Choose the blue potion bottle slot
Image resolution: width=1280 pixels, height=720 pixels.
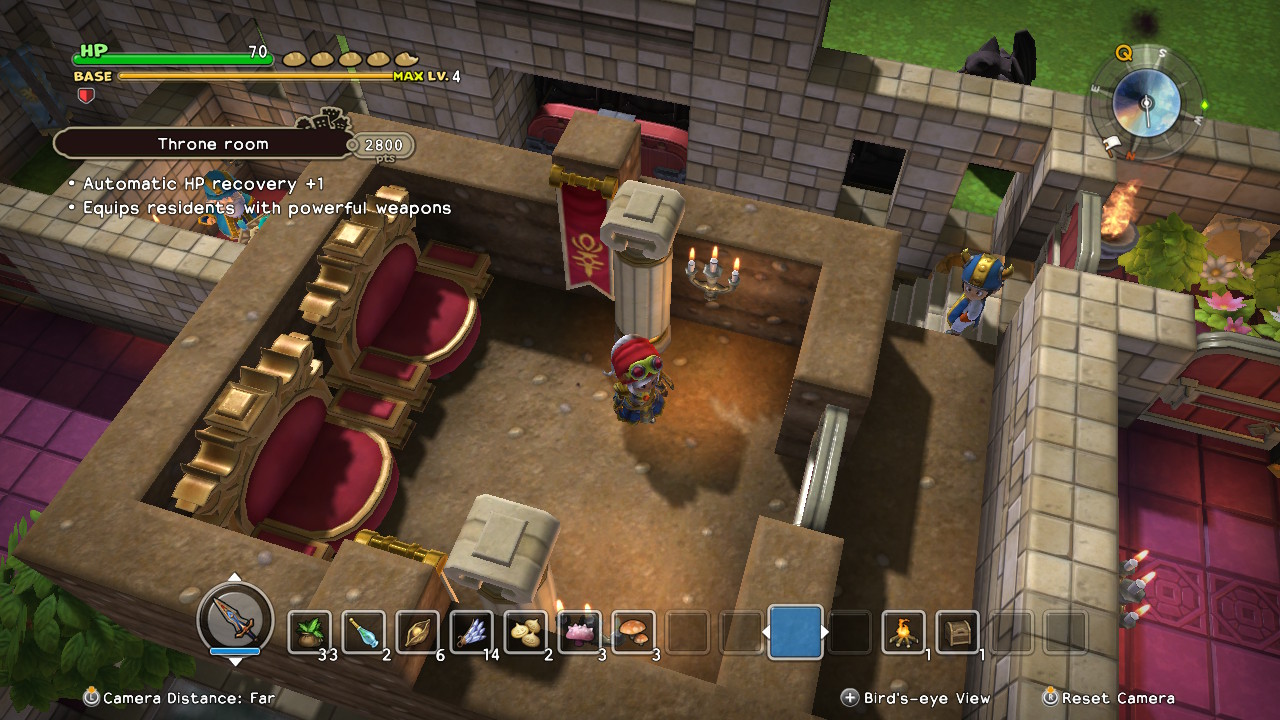(363, 632)
